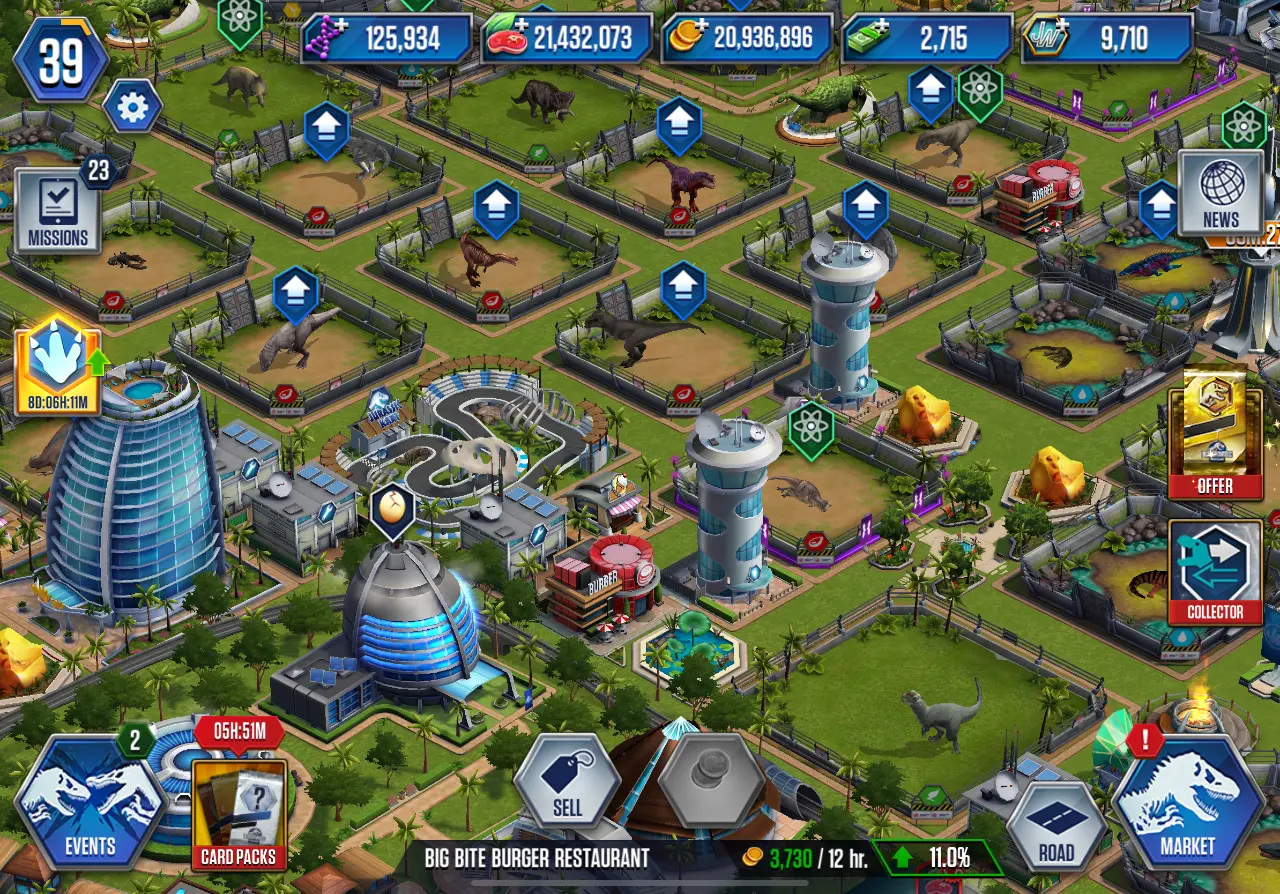Viewport: 1280px width, 894px height.
Task: Open the News globe button
Action: pyautogui.click(x=1220, y=192)
